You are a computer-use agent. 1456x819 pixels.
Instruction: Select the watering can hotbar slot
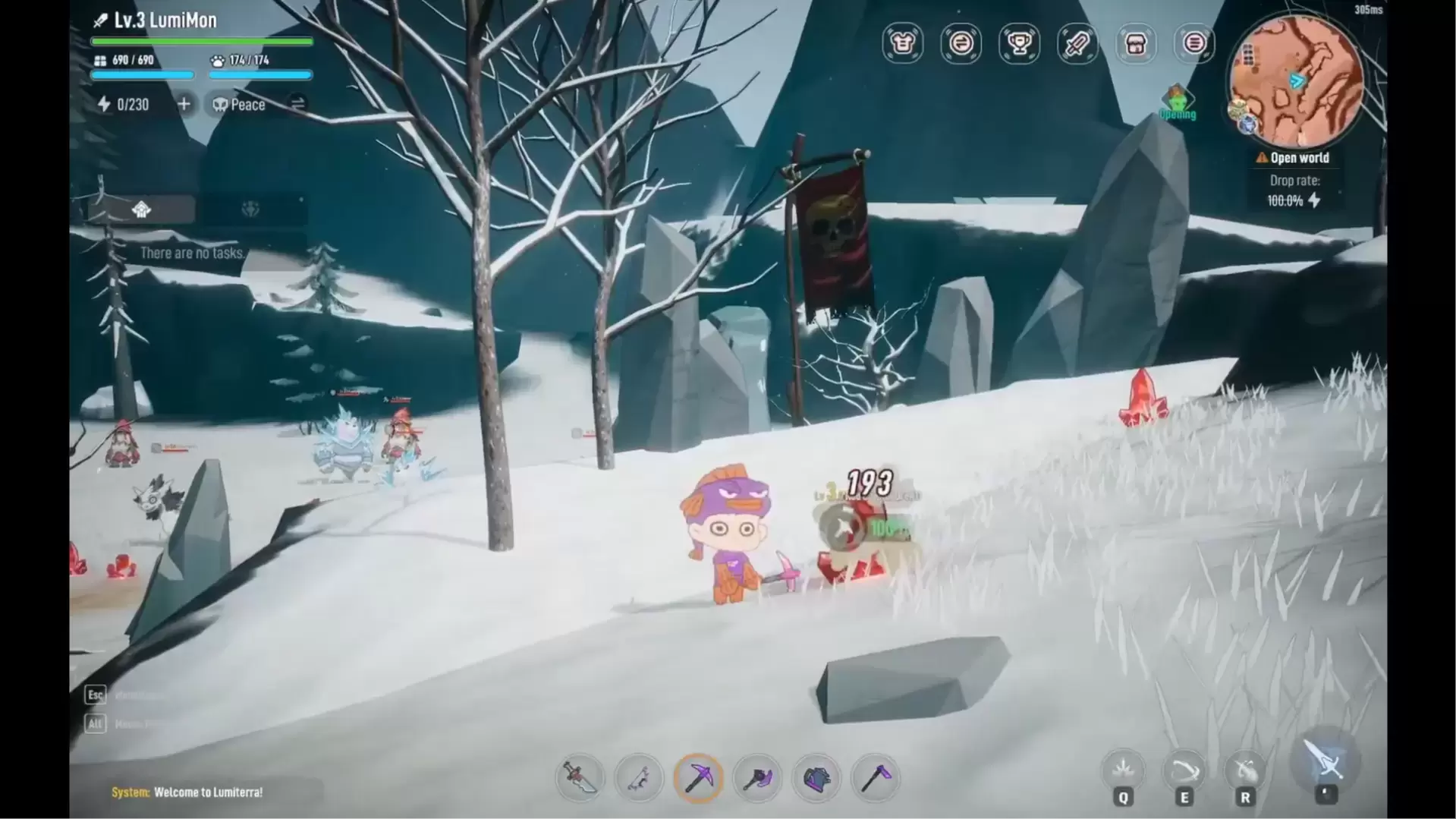[816, 778]
